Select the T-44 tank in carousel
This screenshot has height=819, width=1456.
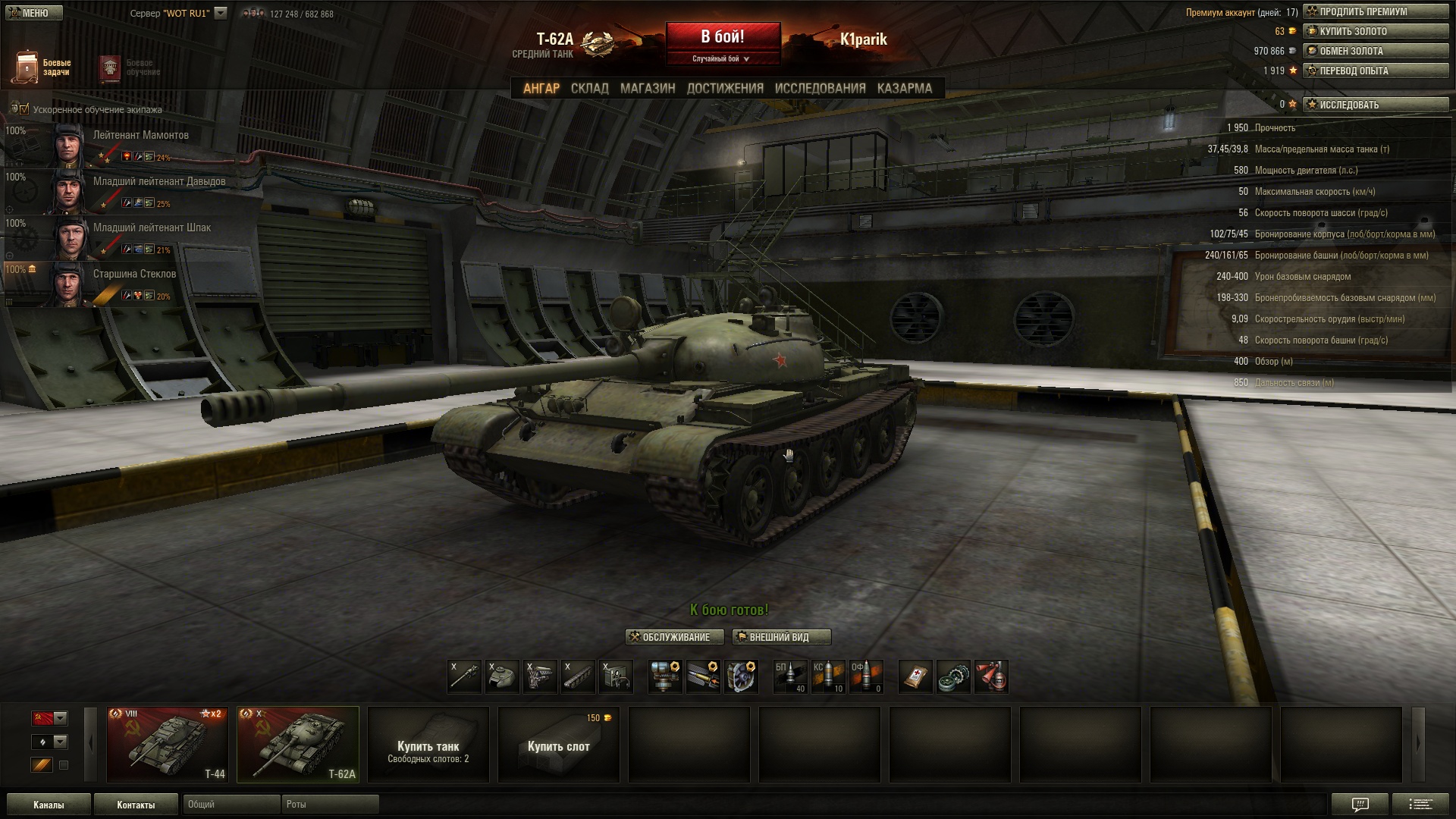point(167,744)
